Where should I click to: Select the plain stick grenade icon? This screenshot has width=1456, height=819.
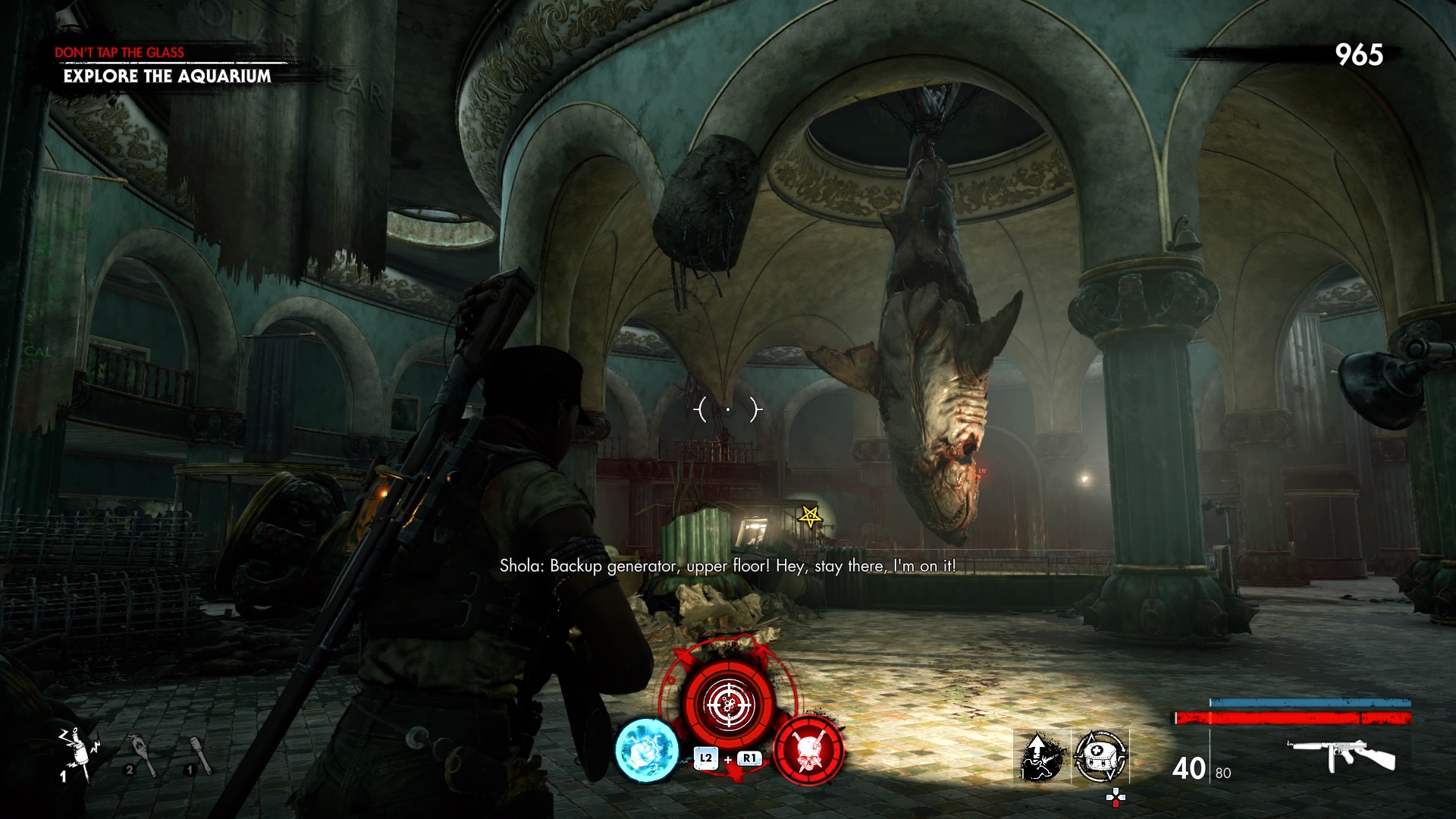click(199, 755)
